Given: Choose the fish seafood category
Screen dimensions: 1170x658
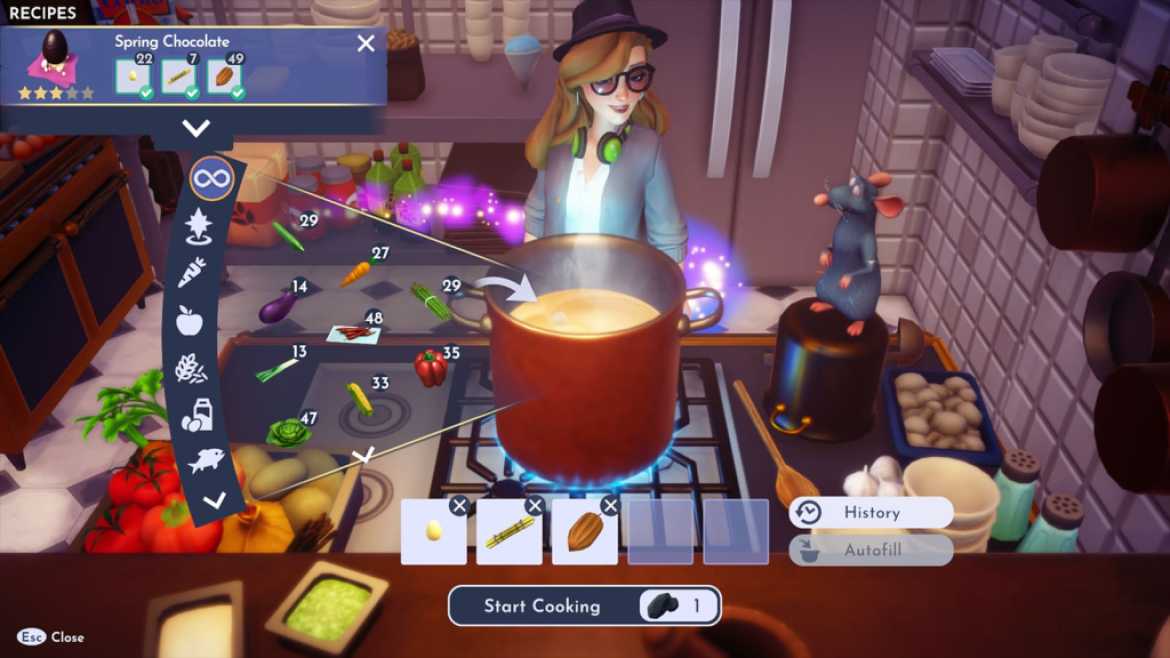Looking at the screenshot, I should (204, 460).
